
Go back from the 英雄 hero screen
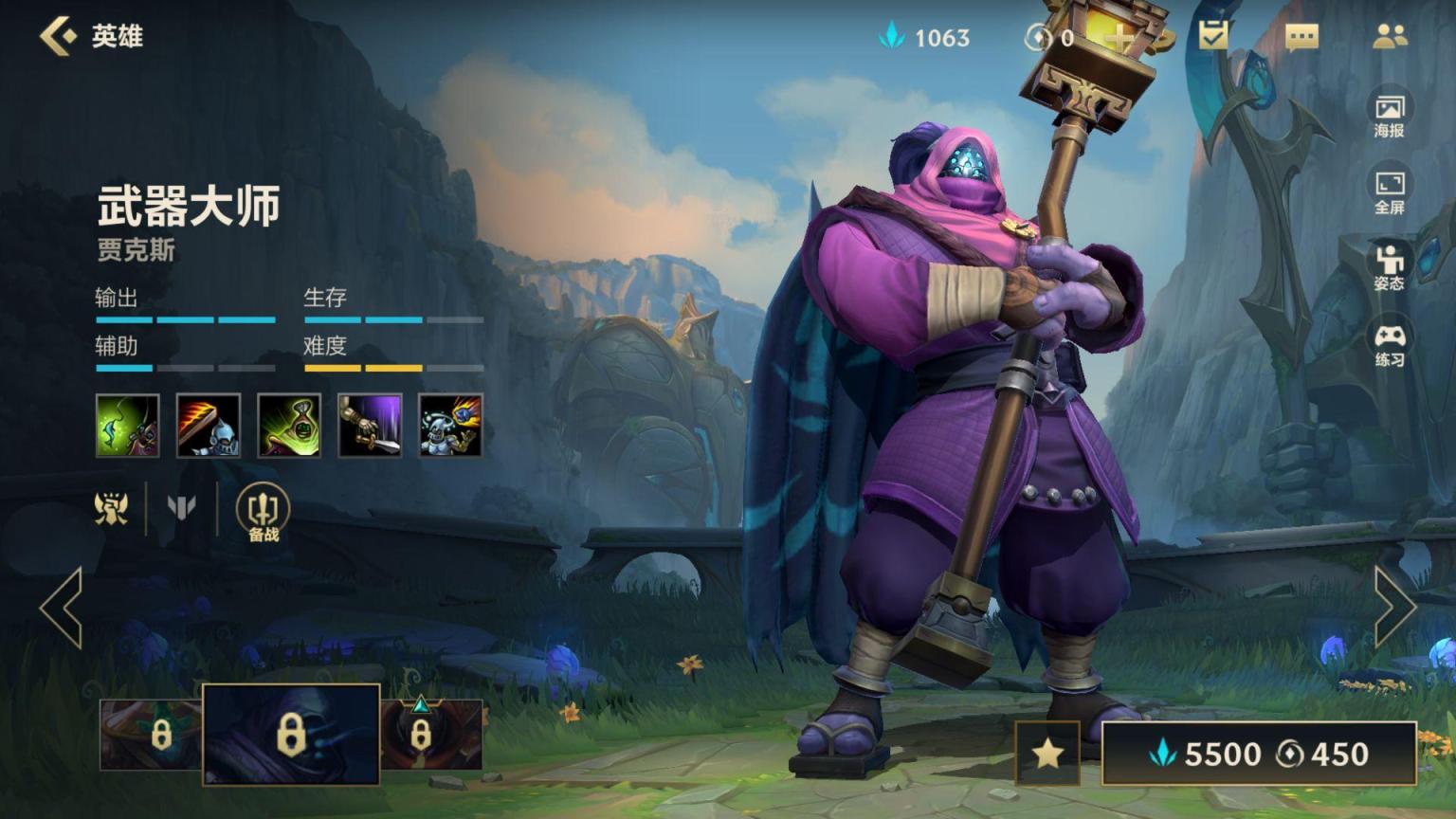coord(59,36)
